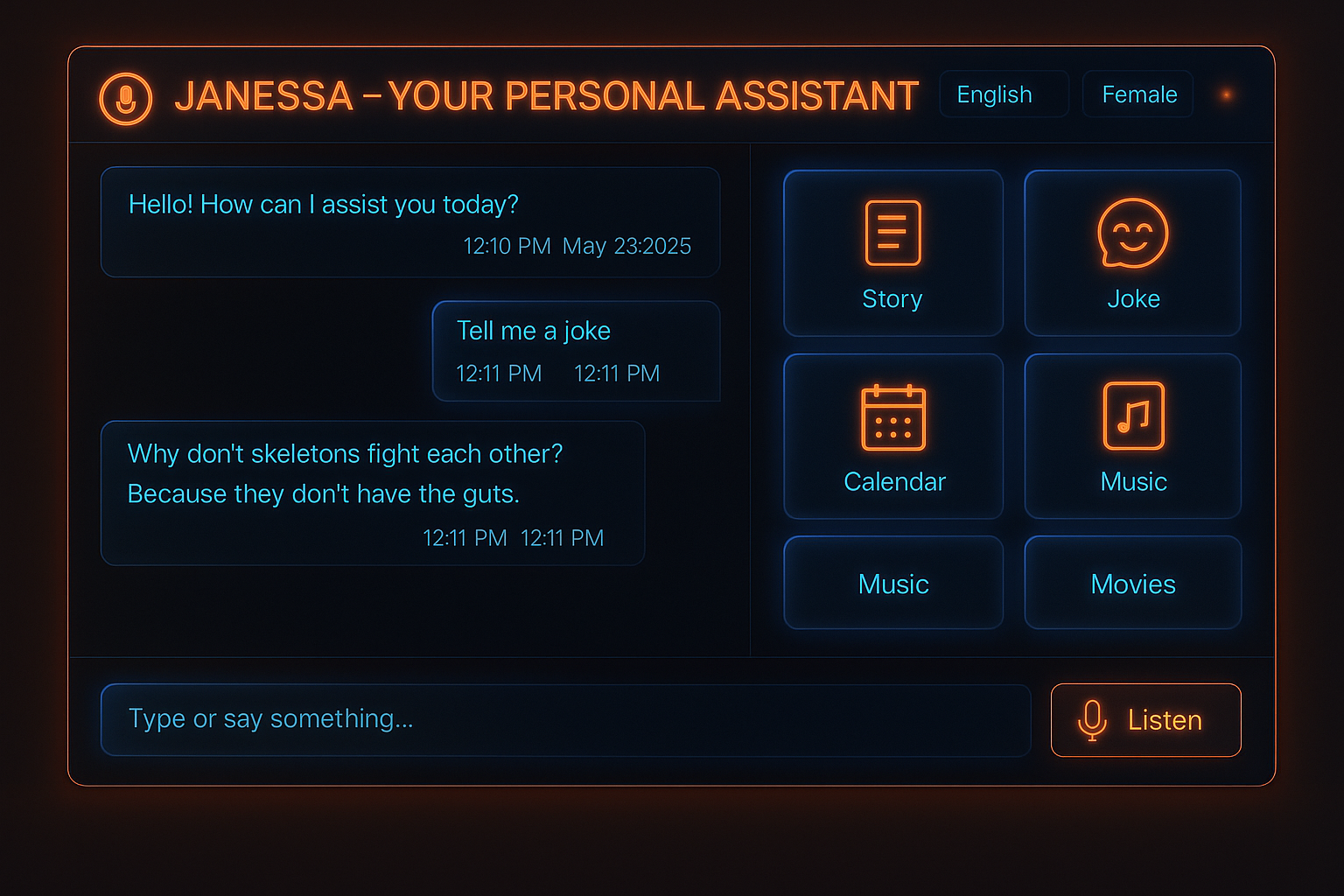Click the text-only Music button without icon
Image resolution: width=1344 pixels, height=896 pixels.
pyautogui.click(x=892, y=583)
